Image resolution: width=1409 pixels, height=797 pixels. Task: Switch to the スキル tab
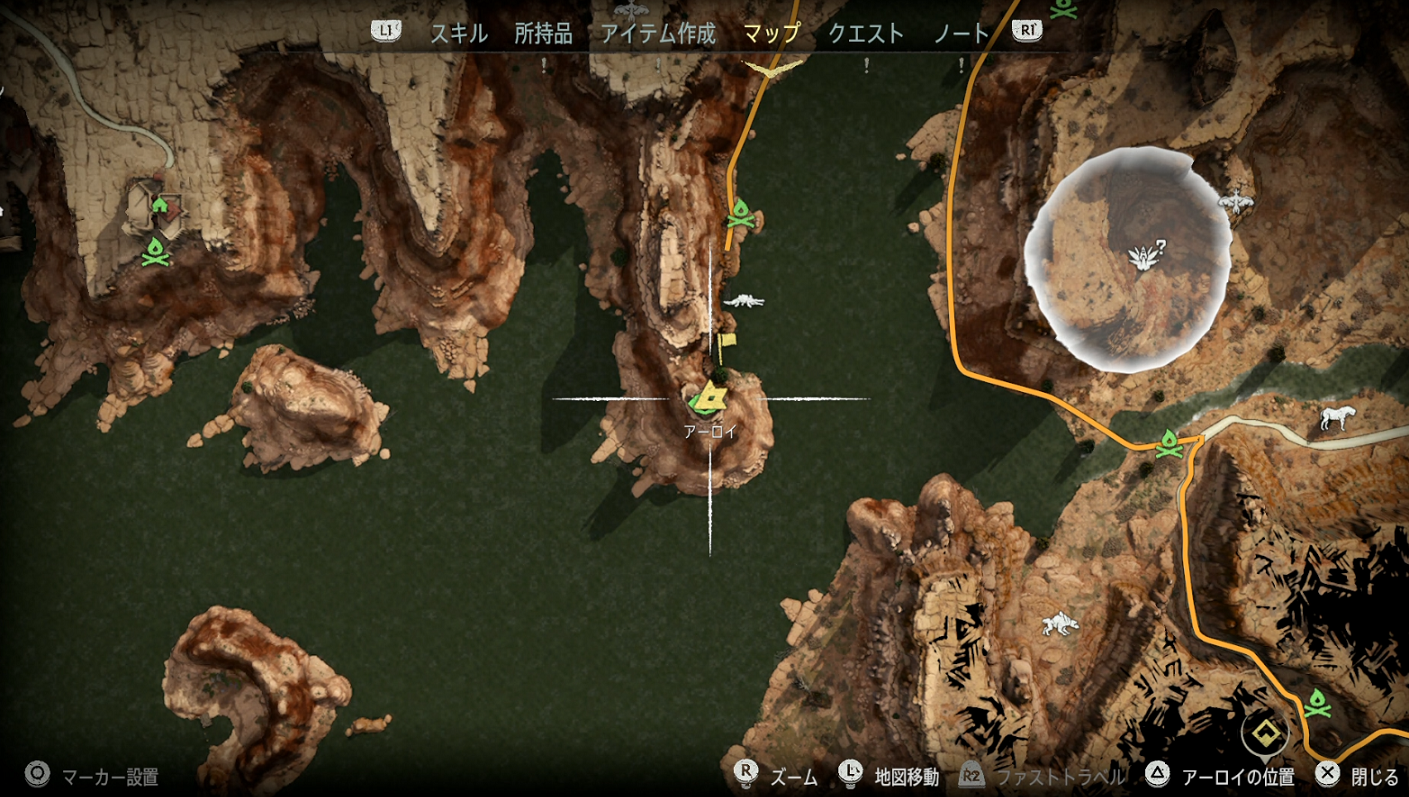coord(458,34)
